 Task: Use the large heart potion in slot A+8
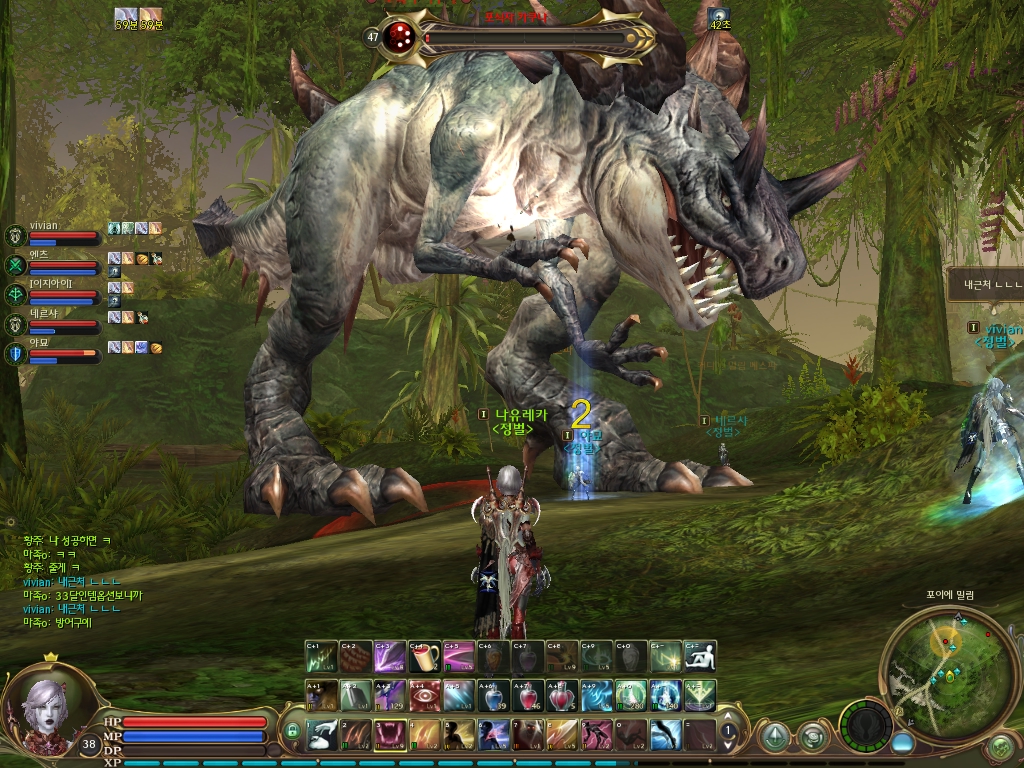tap(562, 695)
